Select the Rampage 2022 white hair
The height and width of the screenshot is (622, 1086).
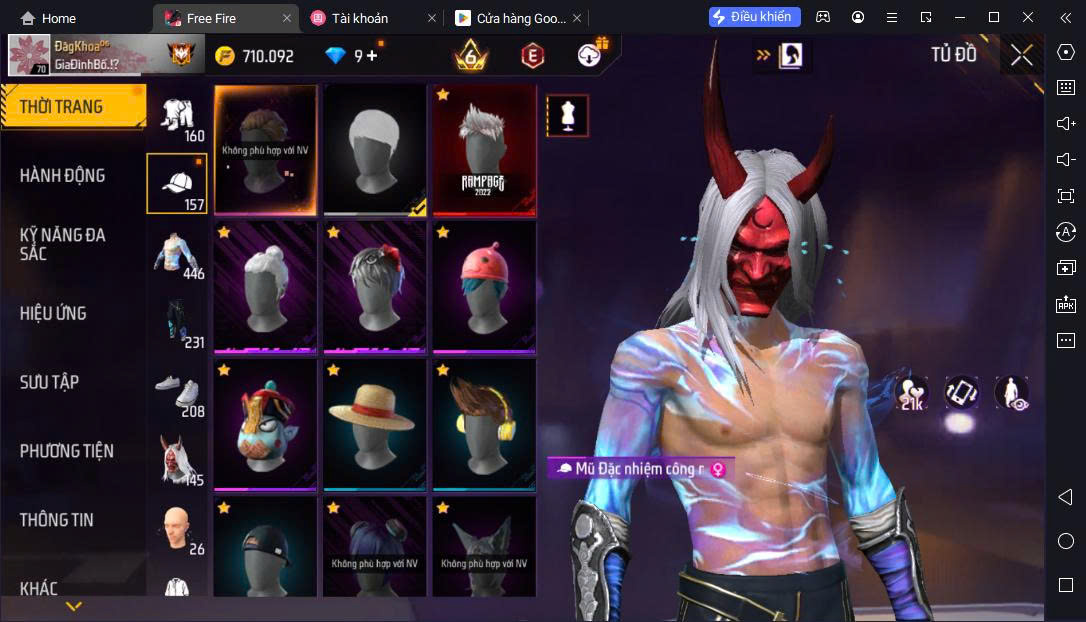click(x=485, y=150)
